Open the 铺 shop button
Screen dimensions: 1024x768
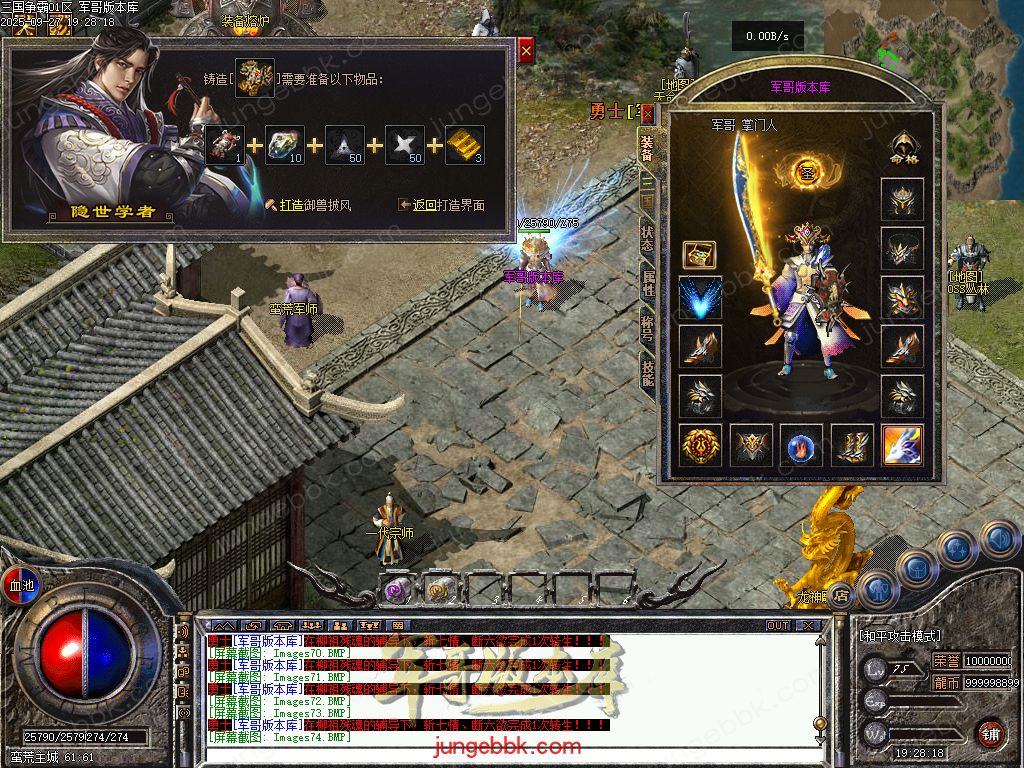(x=990, y=733)
